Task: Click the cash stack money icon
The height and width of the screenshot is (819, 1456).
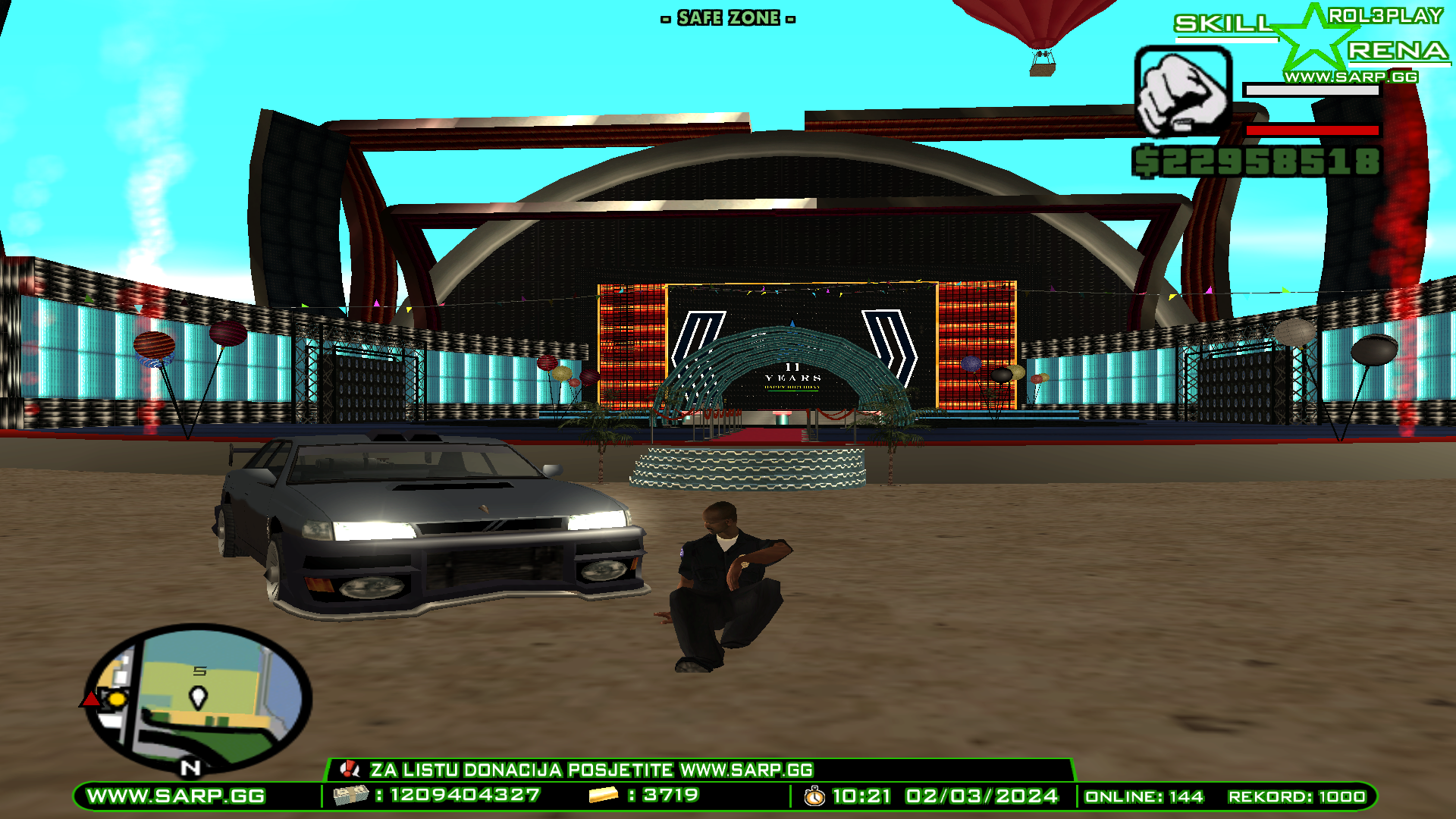Action: click(x=350, y=795)
